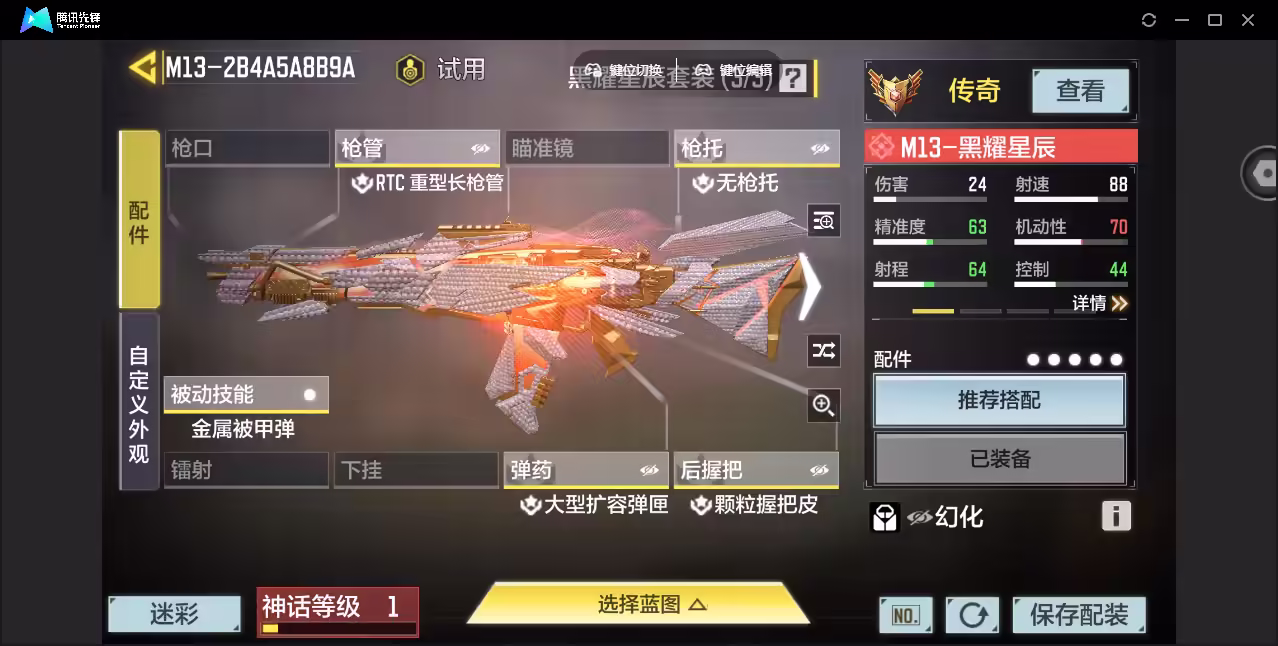Viewport: 1278px width, 646px height.
Task: Go back using the yellow arrow
Action: (x=143, y=68)
